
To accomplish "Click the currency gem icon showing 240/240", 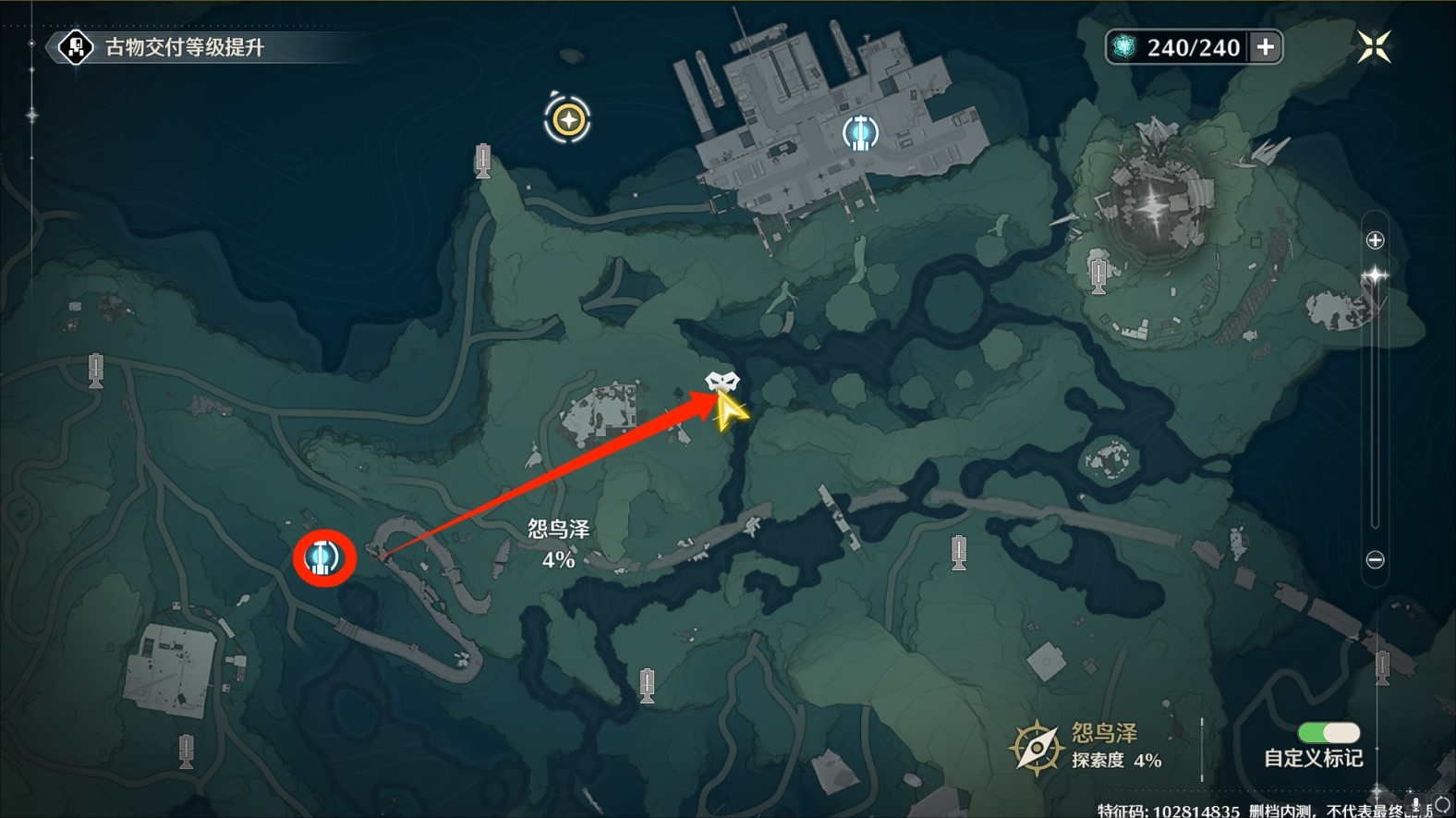I will click(1128, 47).
